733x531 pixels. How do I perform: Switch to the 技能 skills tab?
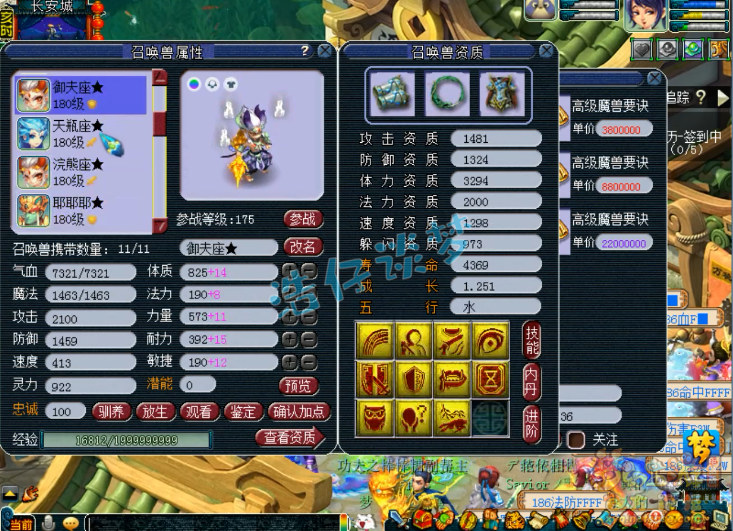(x=532, y=343)
